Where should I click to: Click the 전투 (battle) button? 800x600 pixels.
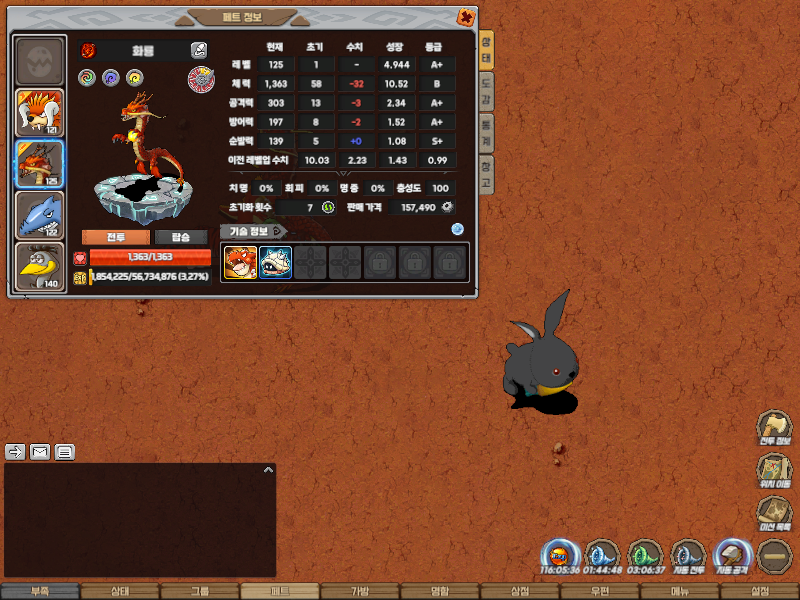click(x=116, y=237)
